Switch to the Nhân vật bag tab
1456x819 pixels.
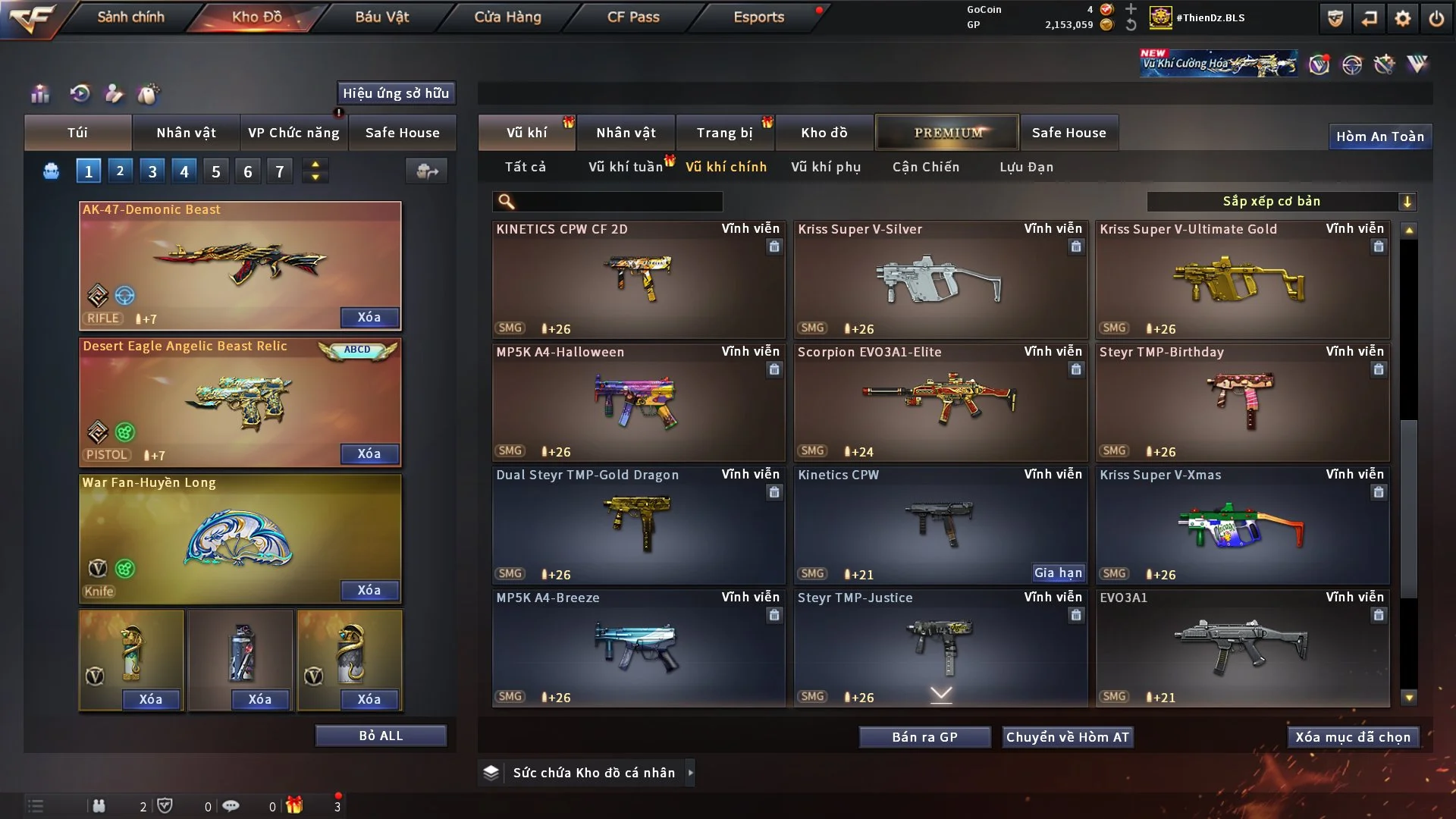point(186,133)
